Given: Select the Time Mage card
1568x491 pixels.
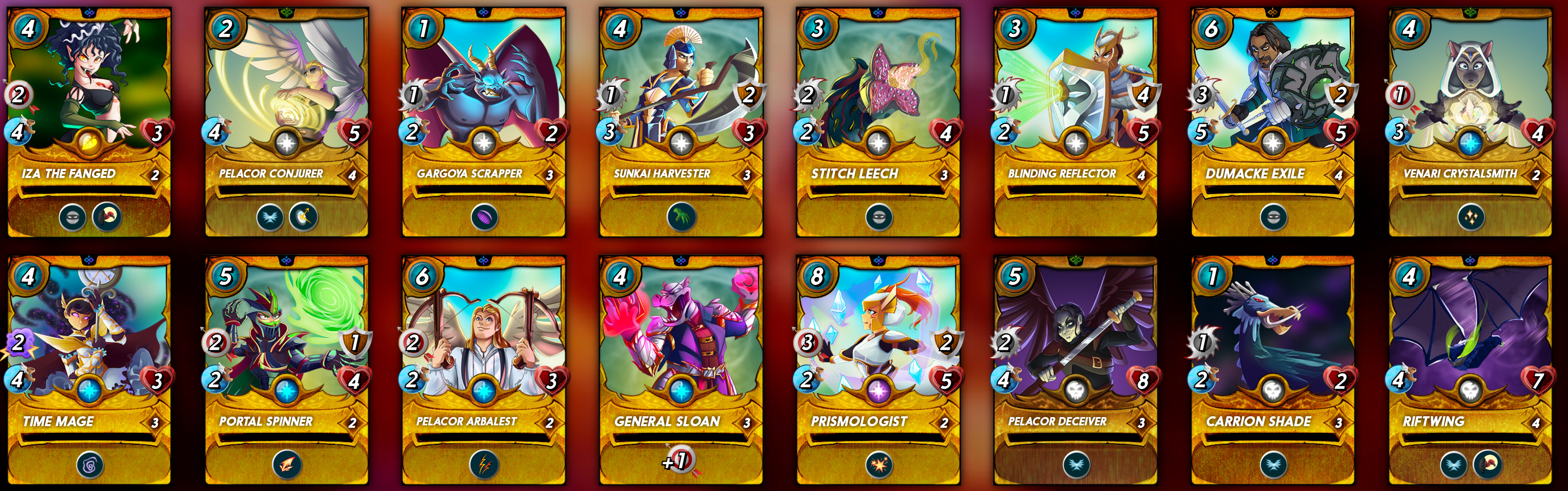Looking at the screenshot, I should (89, 370).
